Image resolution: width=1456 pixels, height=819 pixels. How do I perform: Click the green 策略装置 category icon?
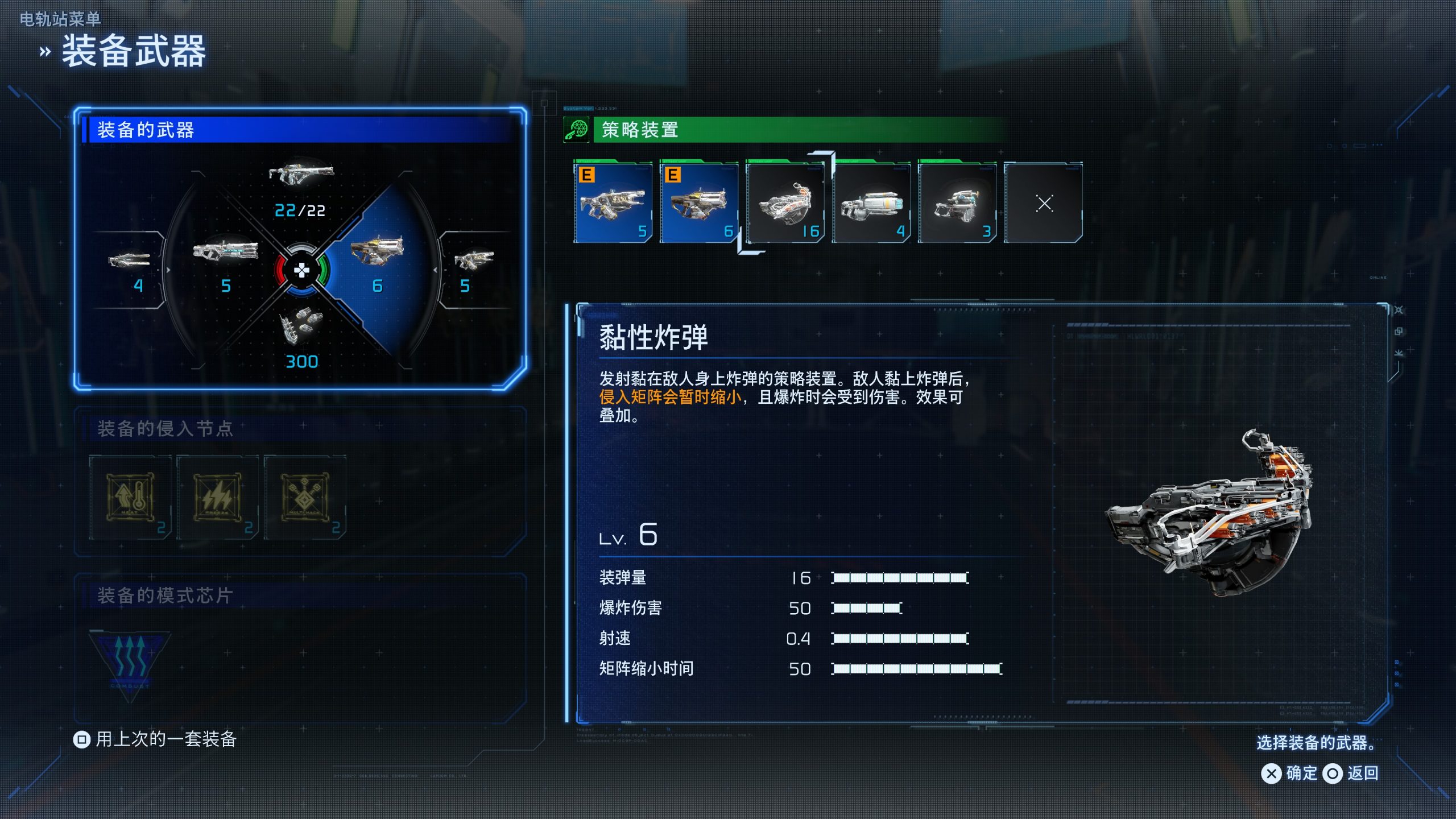click(576, 130)
